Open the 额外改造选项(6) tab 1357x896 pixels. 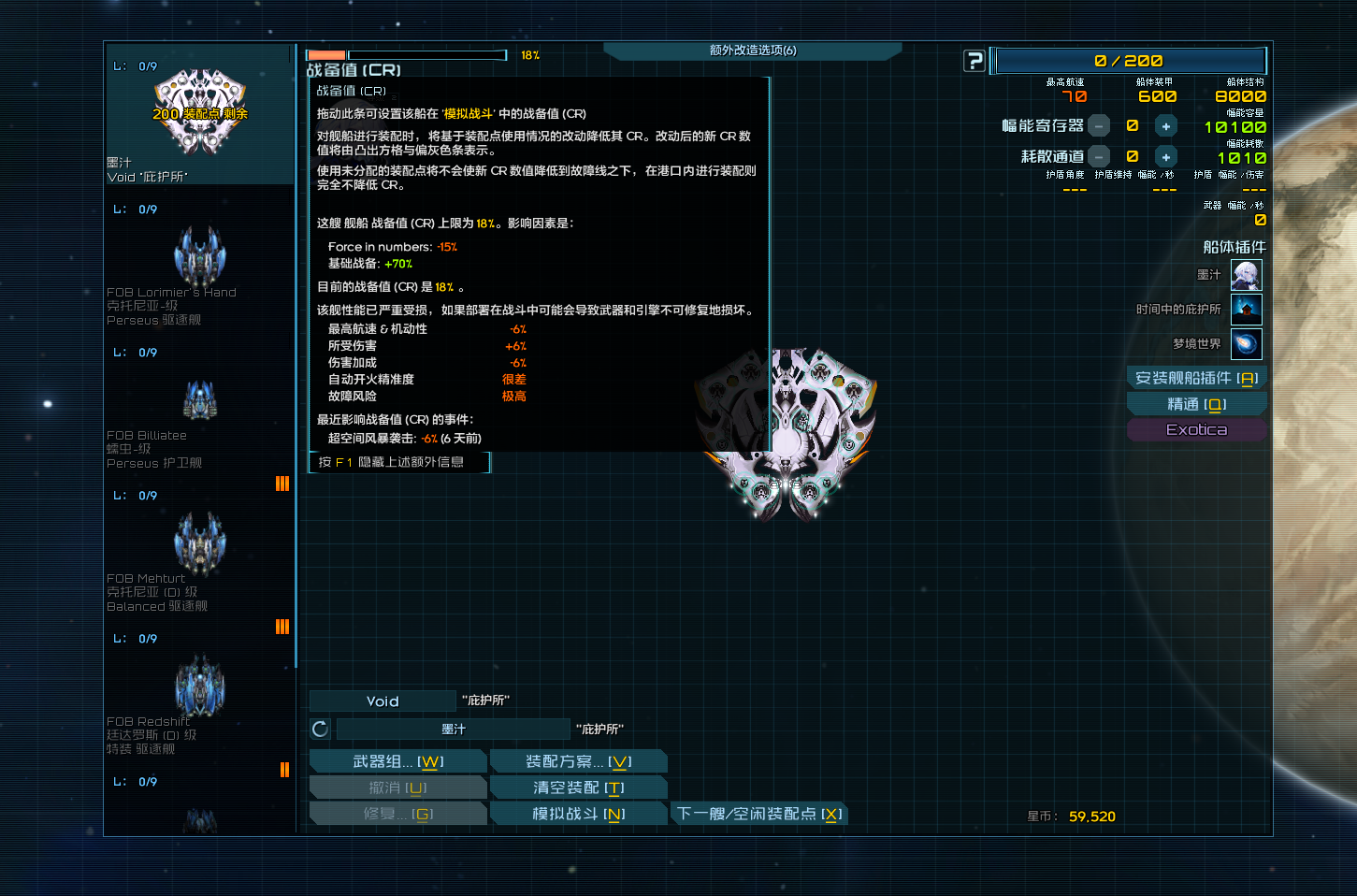click(x=753, y=51)
